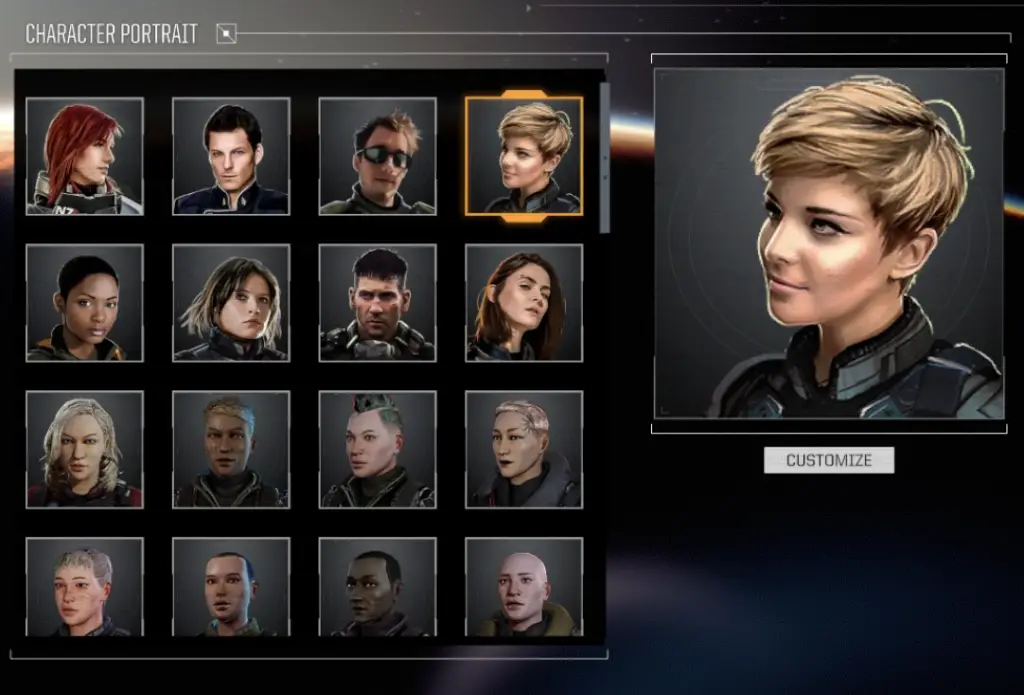Select the buzz-cut soldier in heavy armor
This screenshot has width=1024, height=695.
click(x=377, y=303)
